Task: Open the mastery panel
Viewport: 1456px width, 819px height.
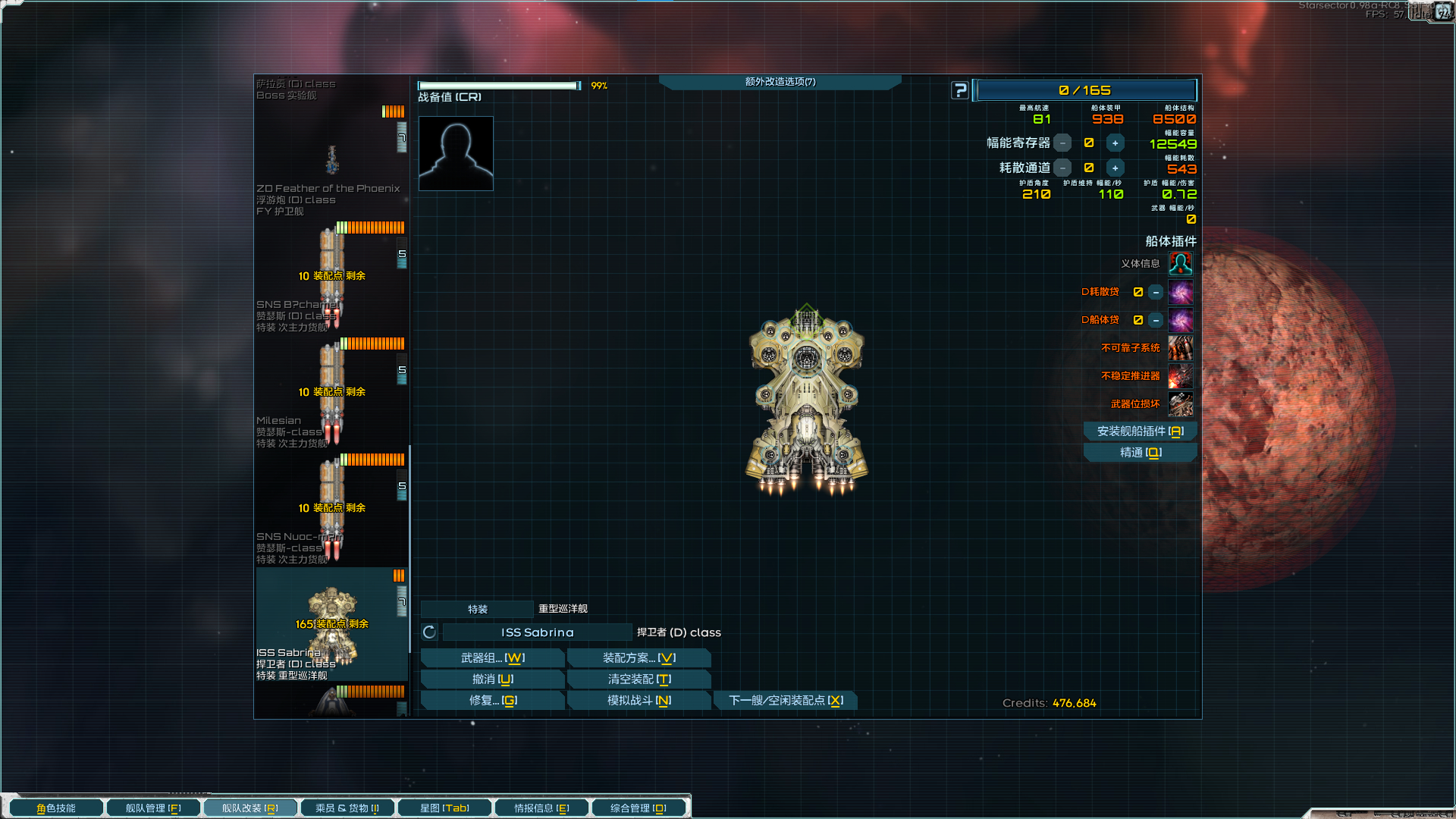Action: [x=1140, y=453]
